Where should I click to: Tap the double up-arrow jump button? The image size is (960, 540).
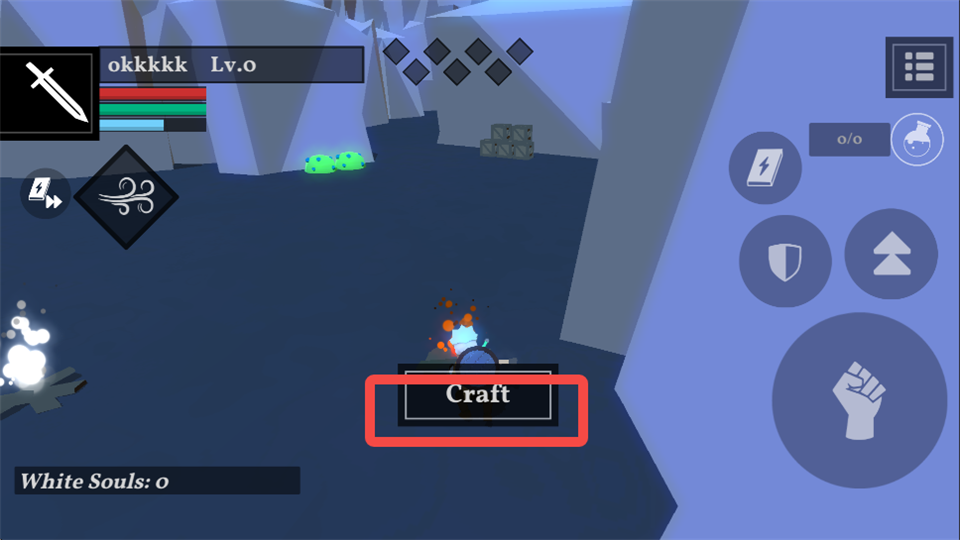click(x=890, y=253)
